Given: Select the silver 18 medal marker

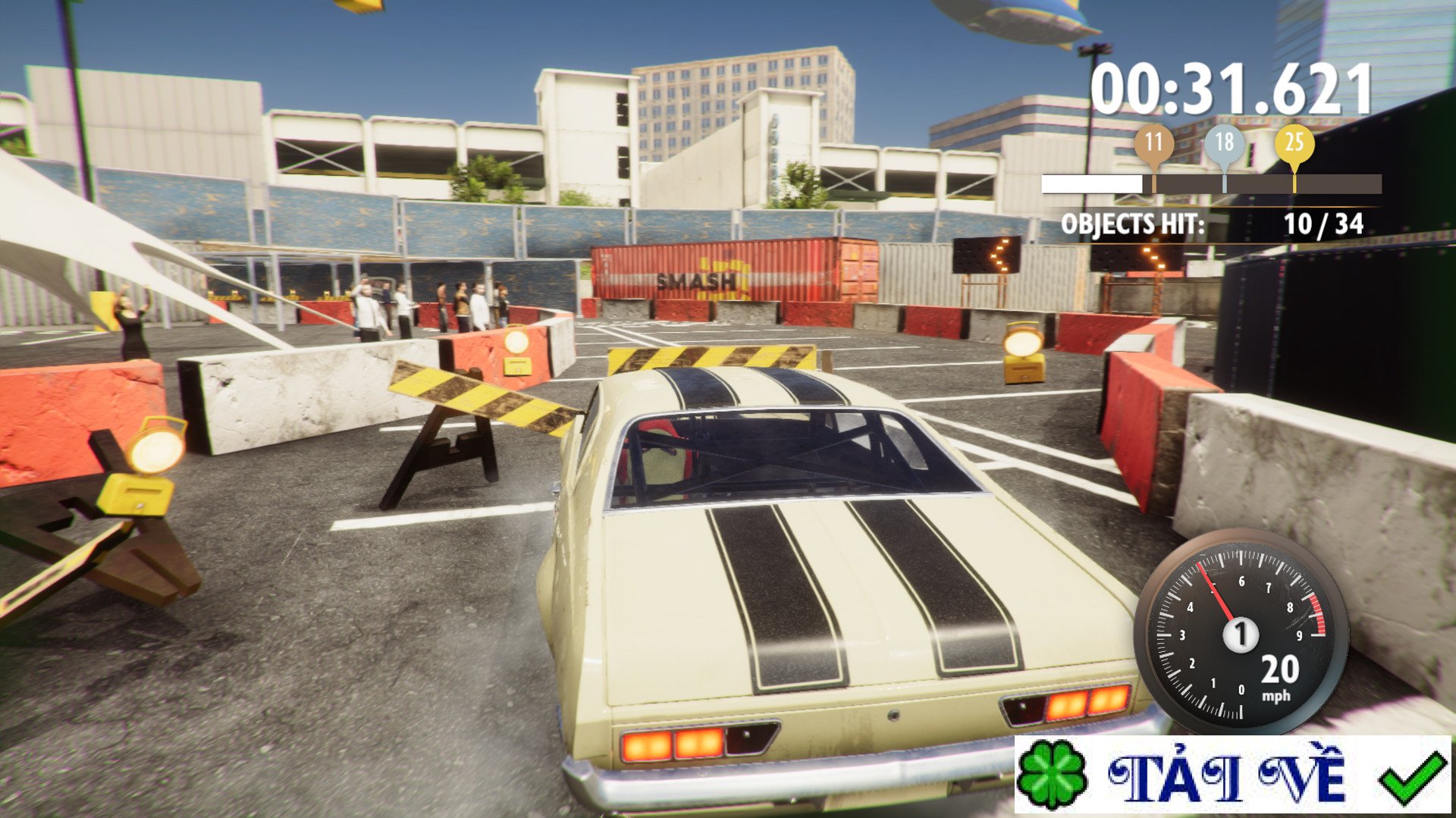Looking at the screenshot, I should (x=1224, y=143).
